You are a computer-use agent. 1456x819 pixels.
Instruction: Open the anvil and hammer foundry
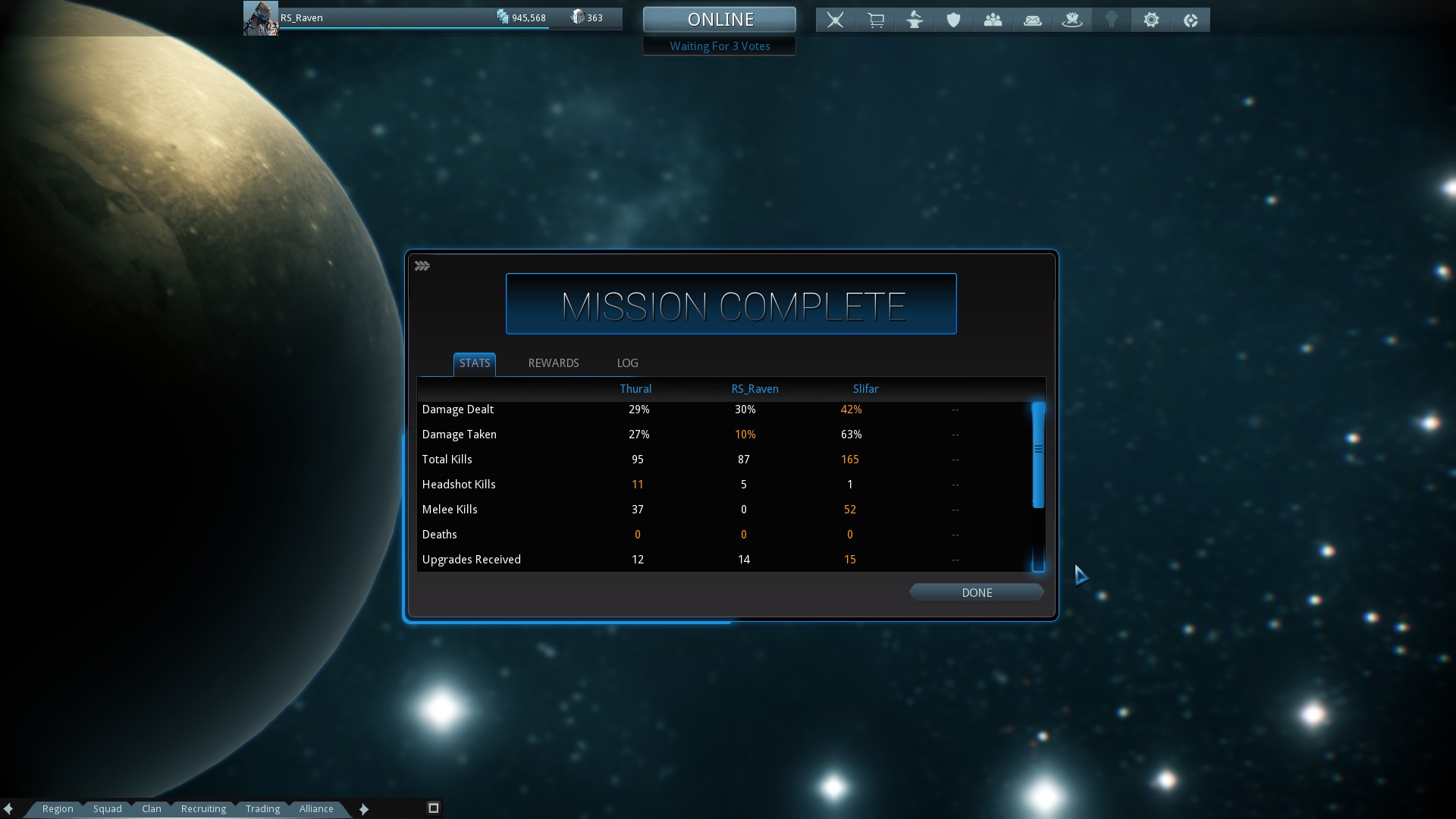click(915, 20)
